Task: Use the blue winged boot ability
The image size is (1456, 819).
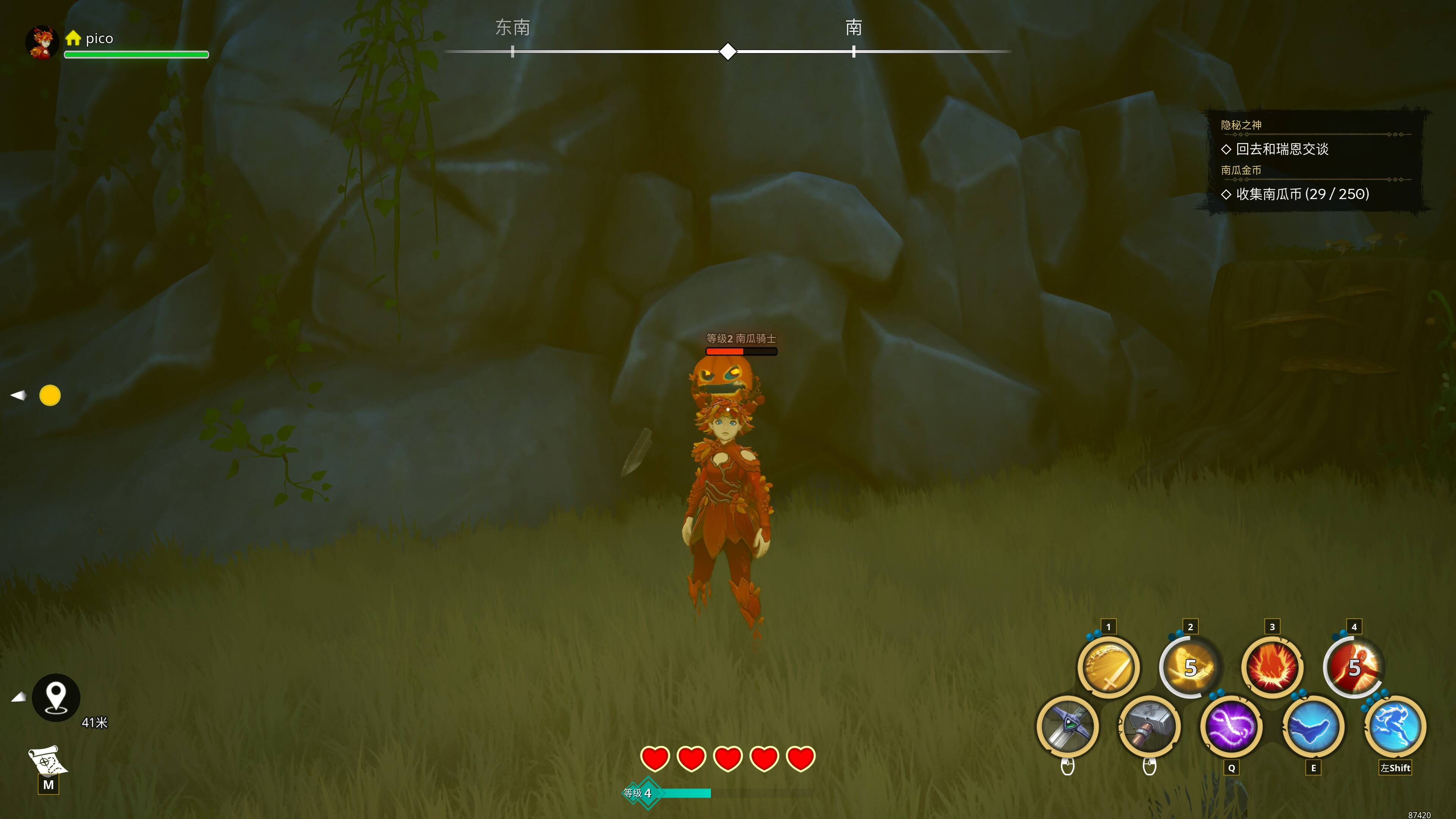Action: coord(1313,726)
